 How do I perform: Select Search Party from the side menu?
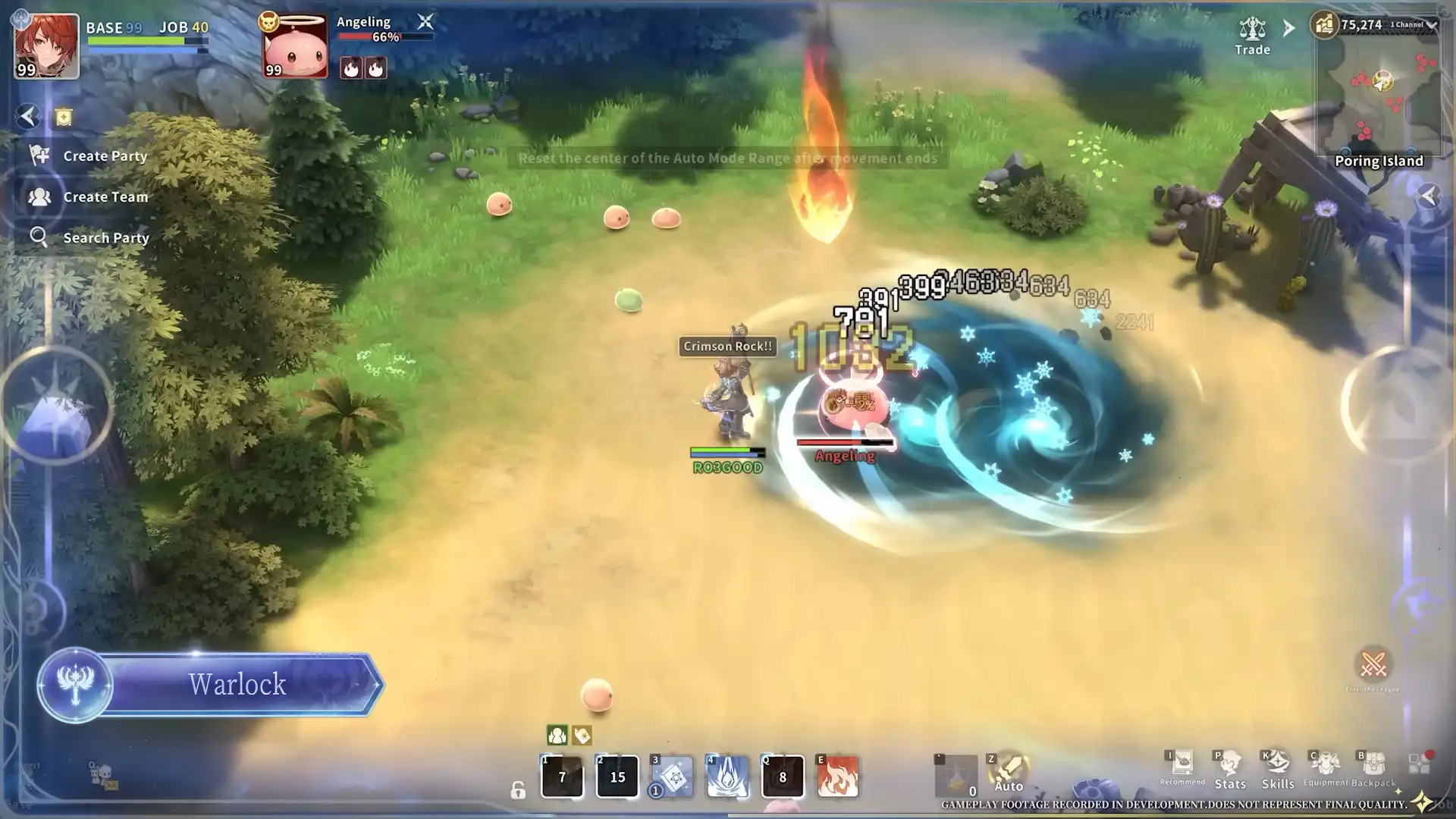point(105,237)
